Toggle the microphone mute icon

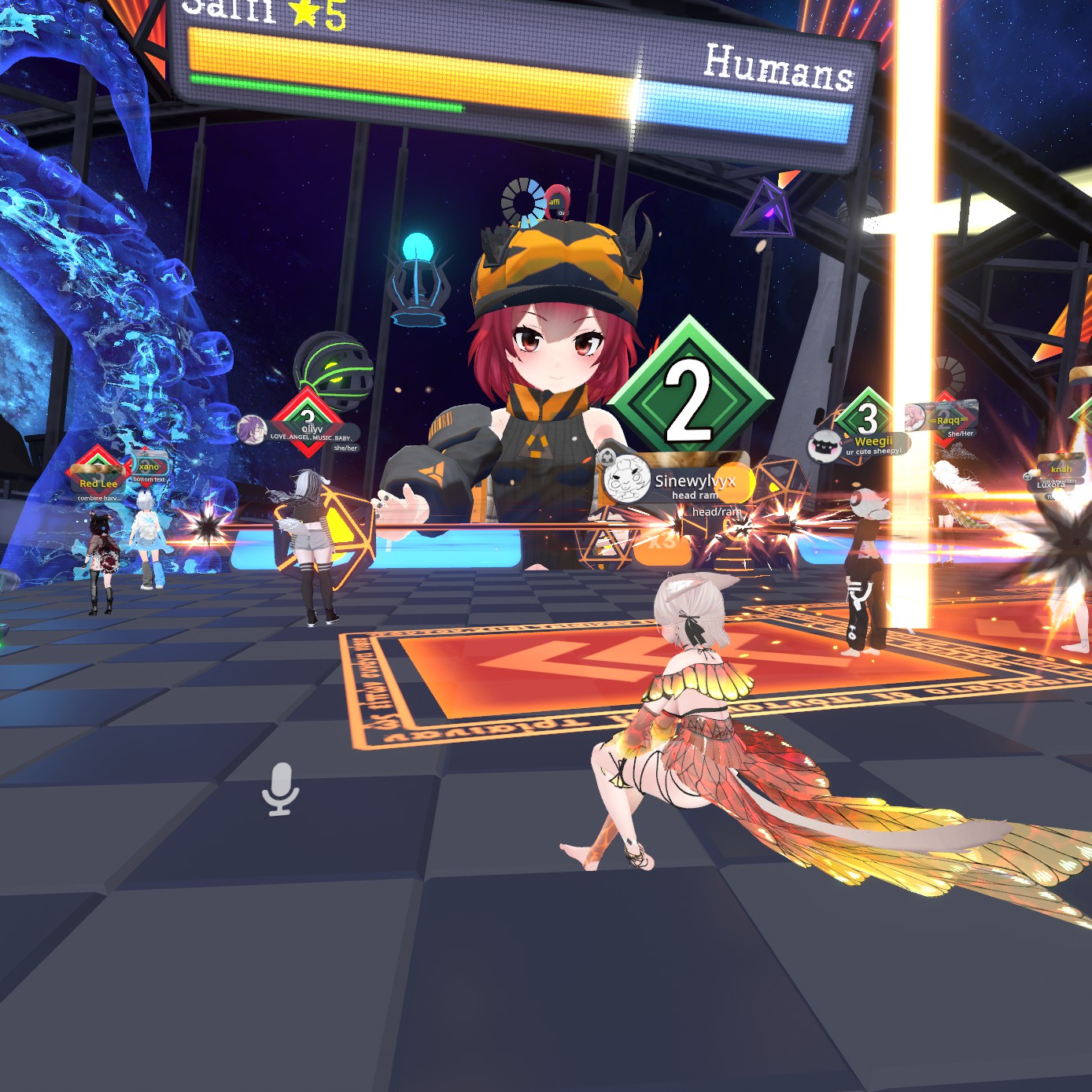[x=280, y=789]
